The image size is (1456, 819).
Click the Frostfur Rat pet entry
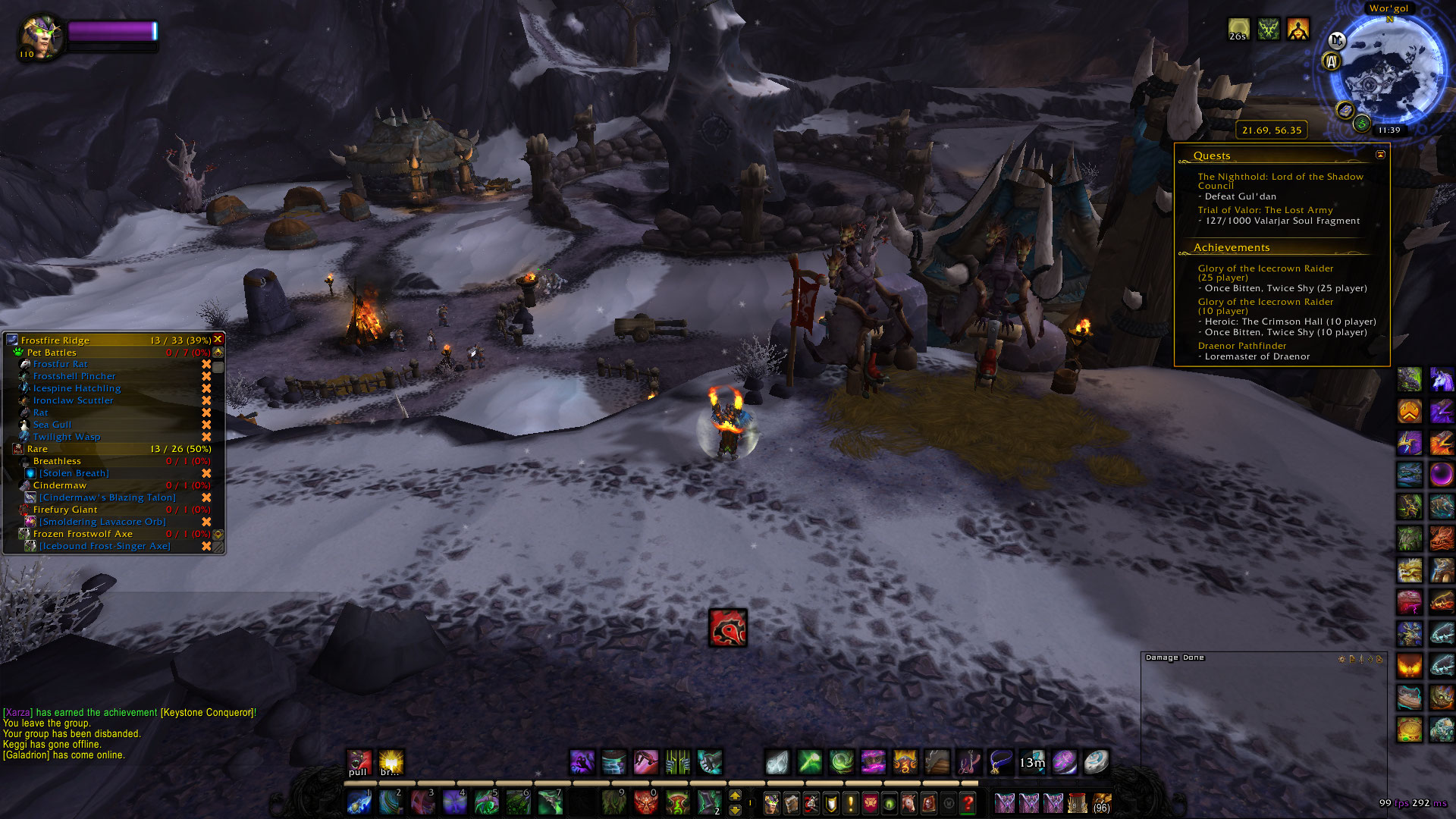[60, 365]
